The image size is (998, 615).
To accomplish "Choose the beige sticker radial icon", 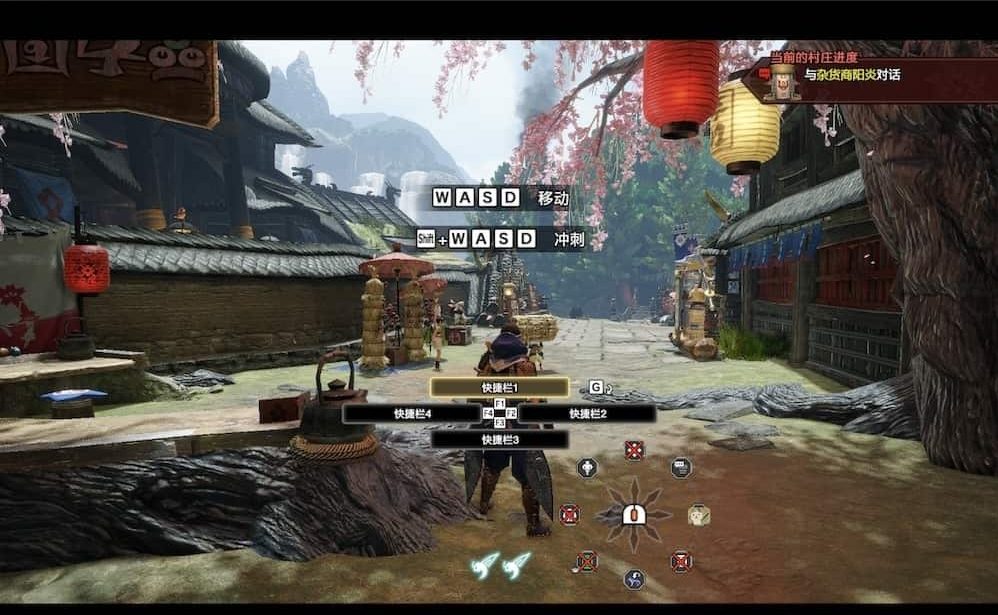I will pyautogui.click(x=699, y=515).
